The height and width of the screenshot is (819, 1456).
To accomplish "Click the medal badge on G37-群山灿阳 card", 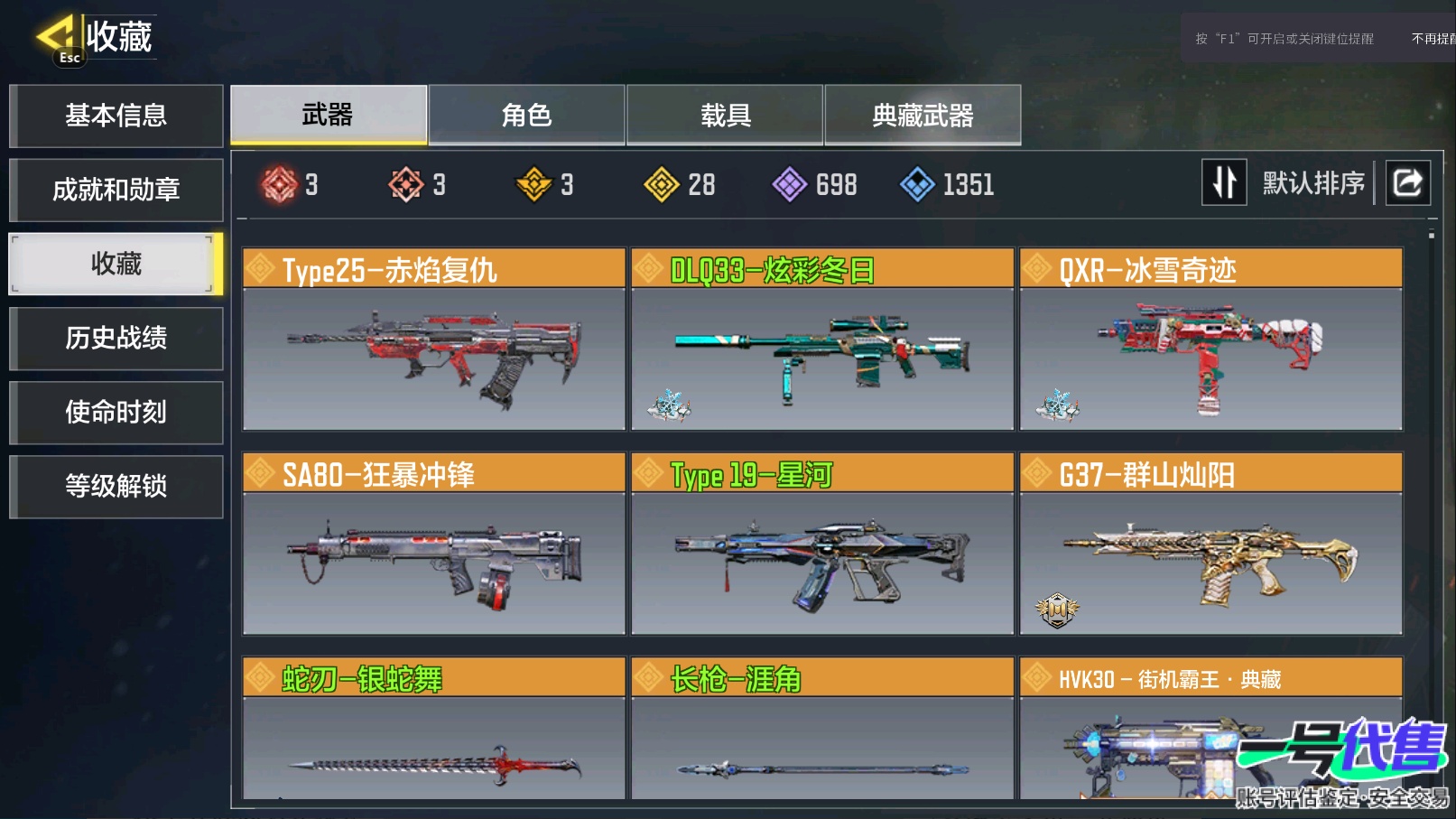I will pos(1055,610).
